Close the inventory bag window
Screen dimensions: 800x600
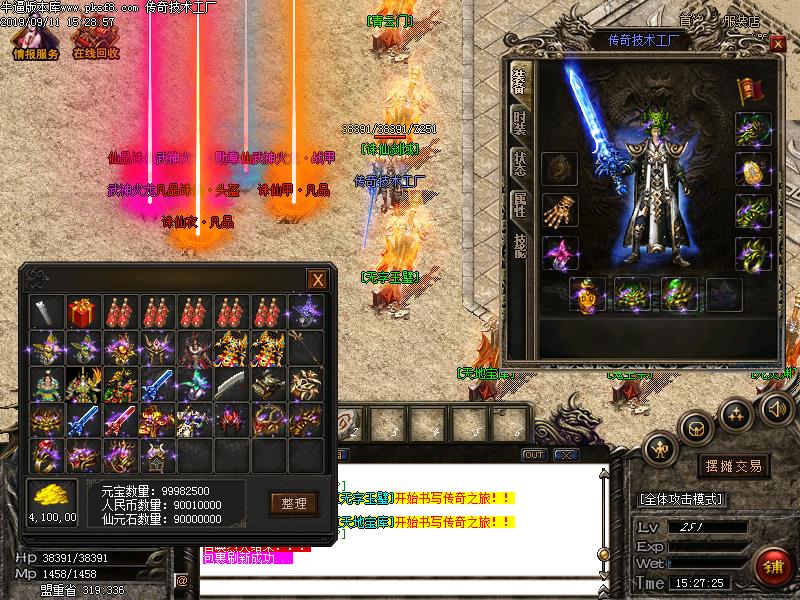click(316, 280)
